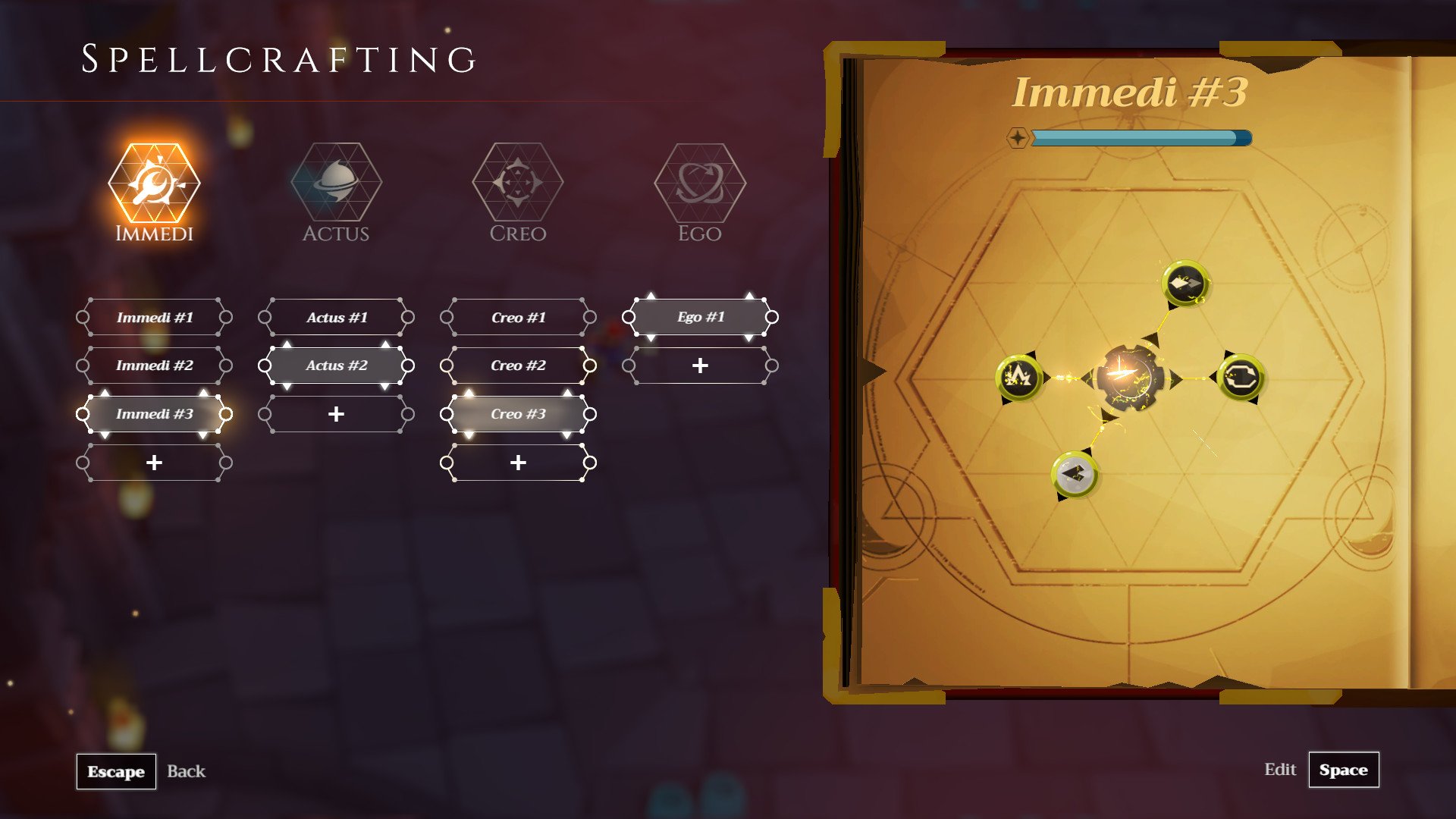Viewport: 1456px width, 819px height.
Task: Select the bottom silver arrow spell node
Action: click(1073, 476)
